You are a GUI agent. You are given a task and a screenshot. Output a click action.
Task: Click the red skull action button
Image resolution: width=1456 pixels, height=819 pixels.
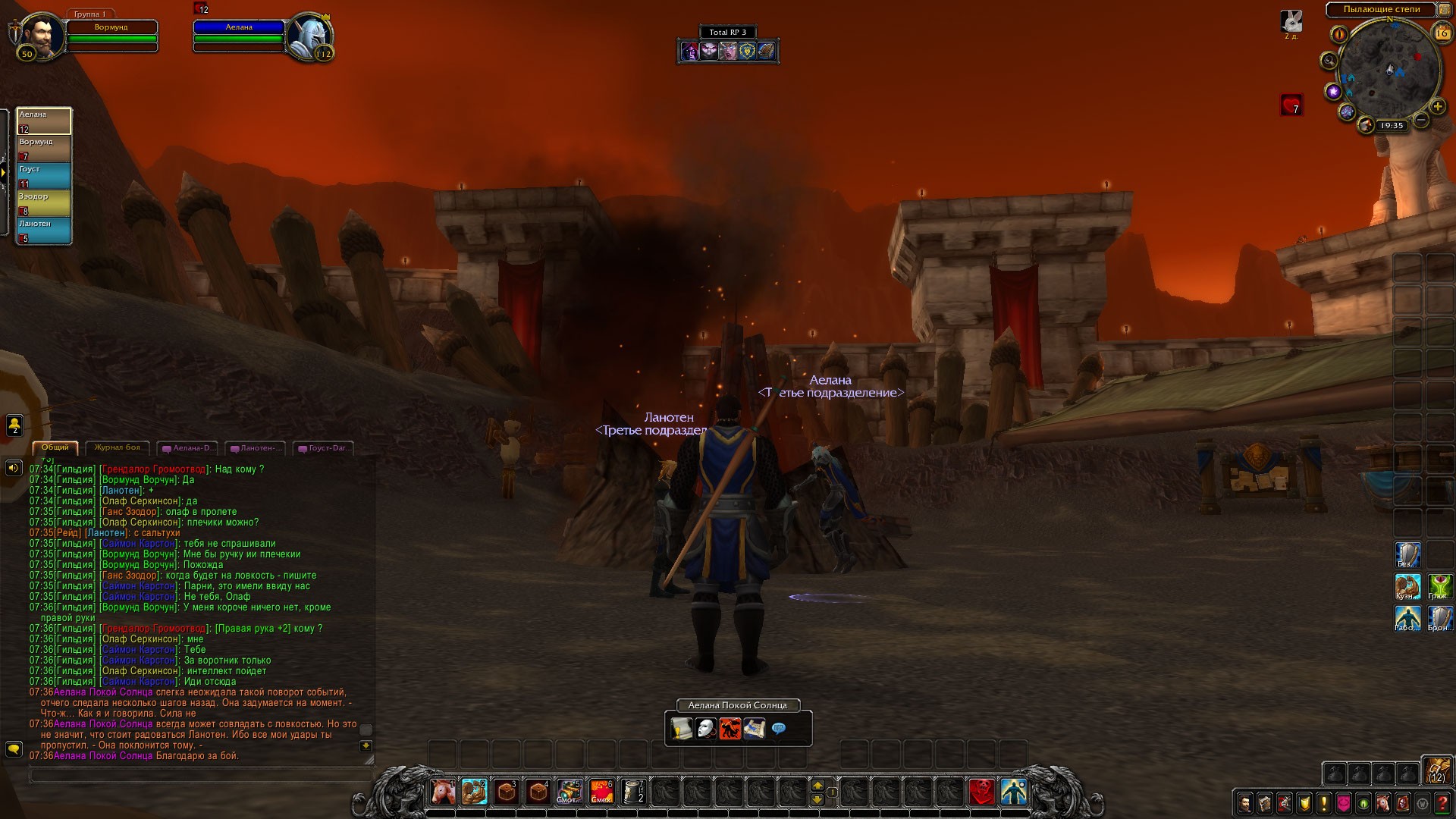(x=982, y=792)
